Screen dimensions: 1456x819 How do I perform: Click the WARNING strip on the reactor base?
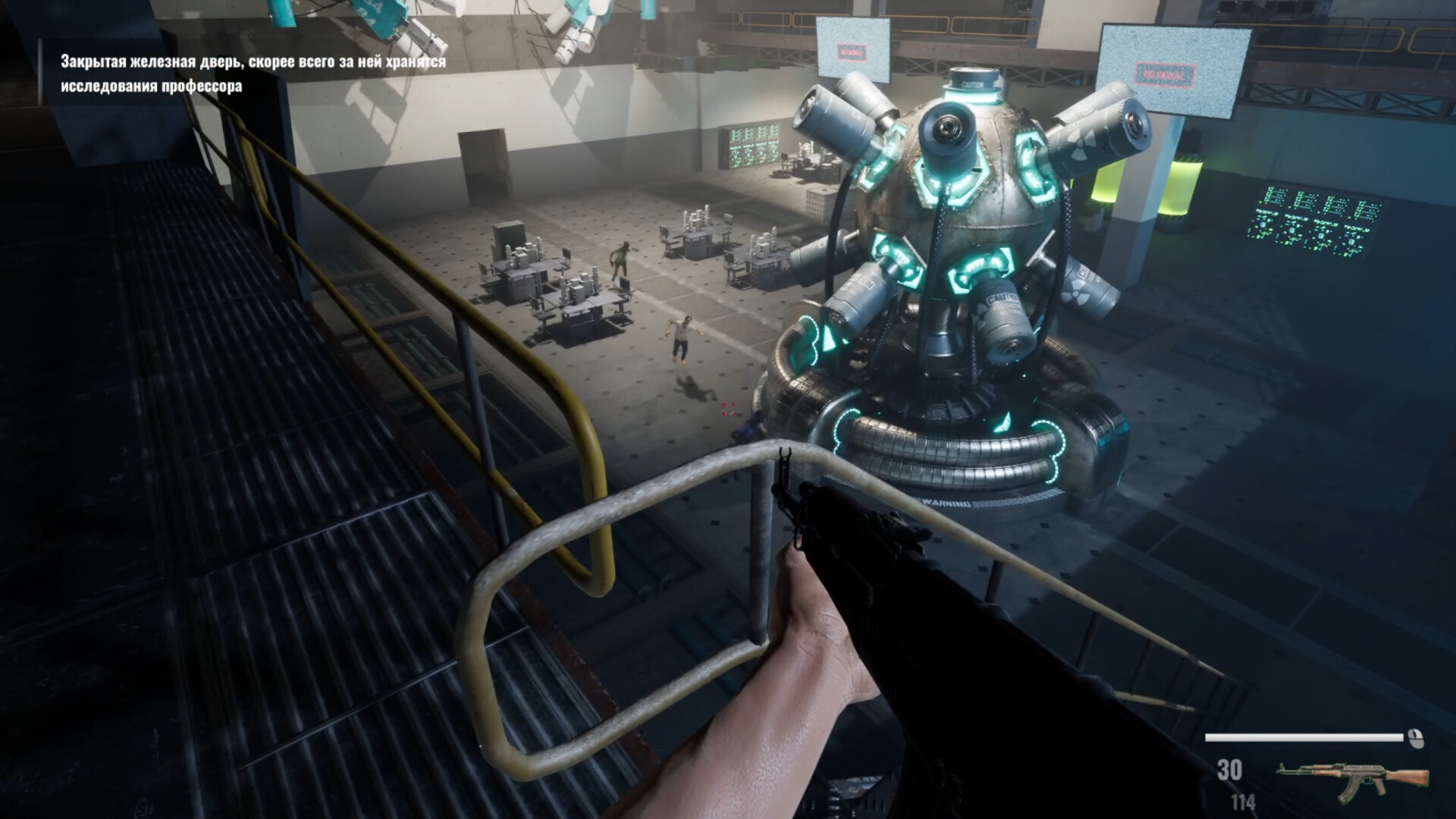click(x=944, y=502)
